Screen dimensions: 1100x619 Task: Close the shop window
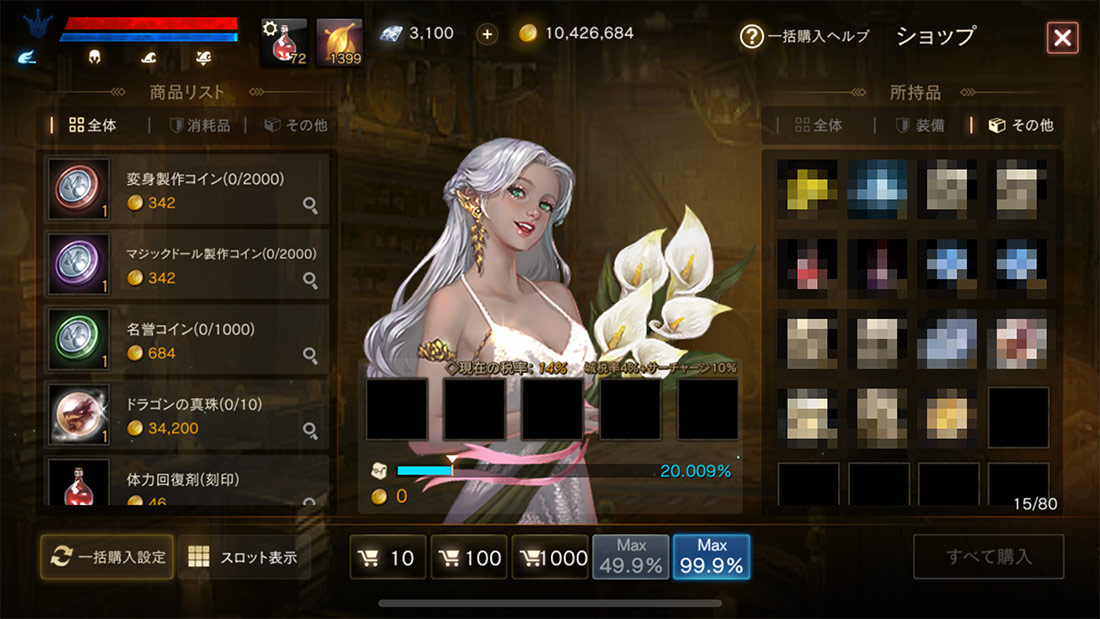(x=1062, y=38)
